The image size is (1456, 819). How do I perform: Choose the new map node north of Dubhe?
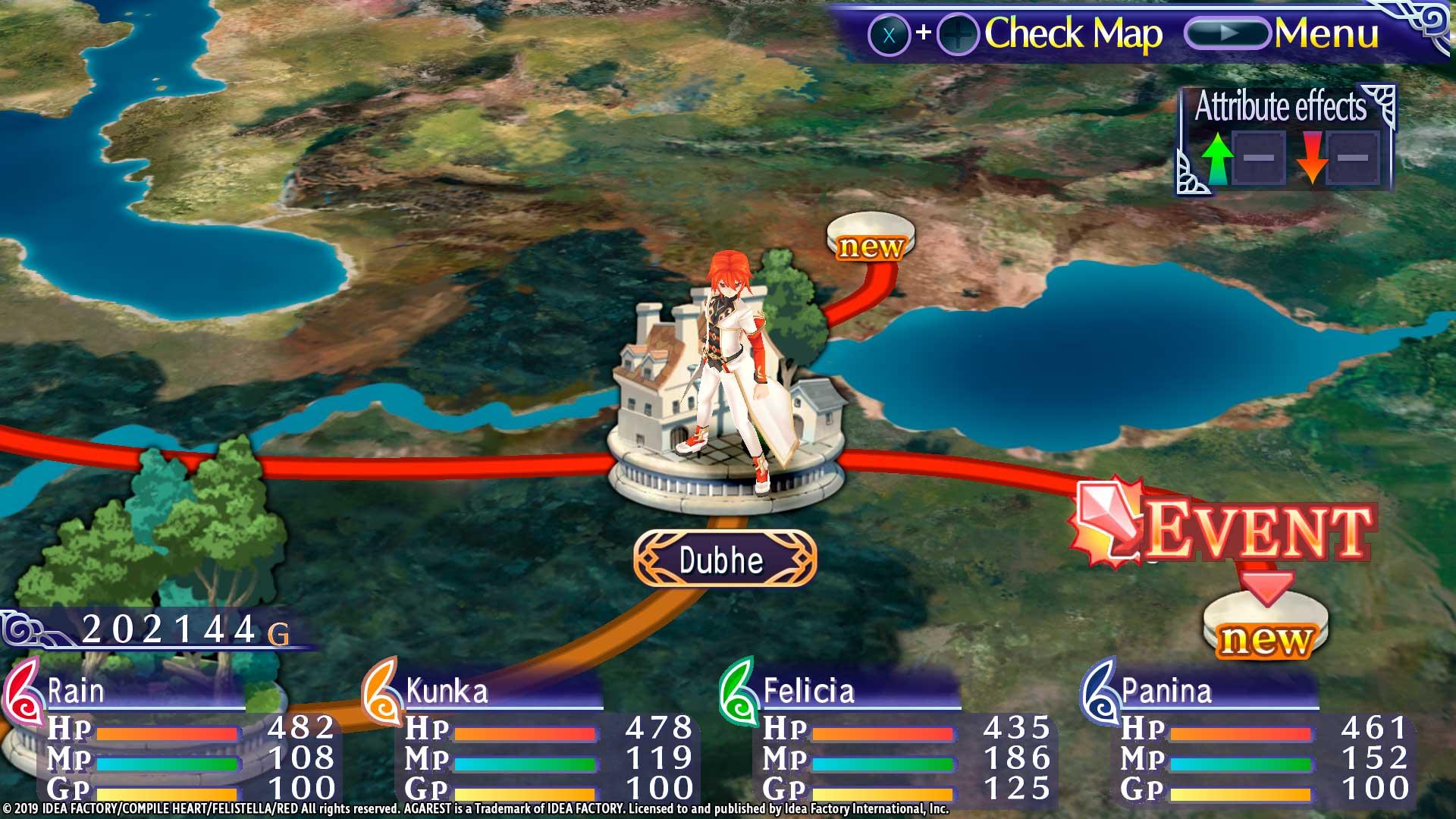871,236
